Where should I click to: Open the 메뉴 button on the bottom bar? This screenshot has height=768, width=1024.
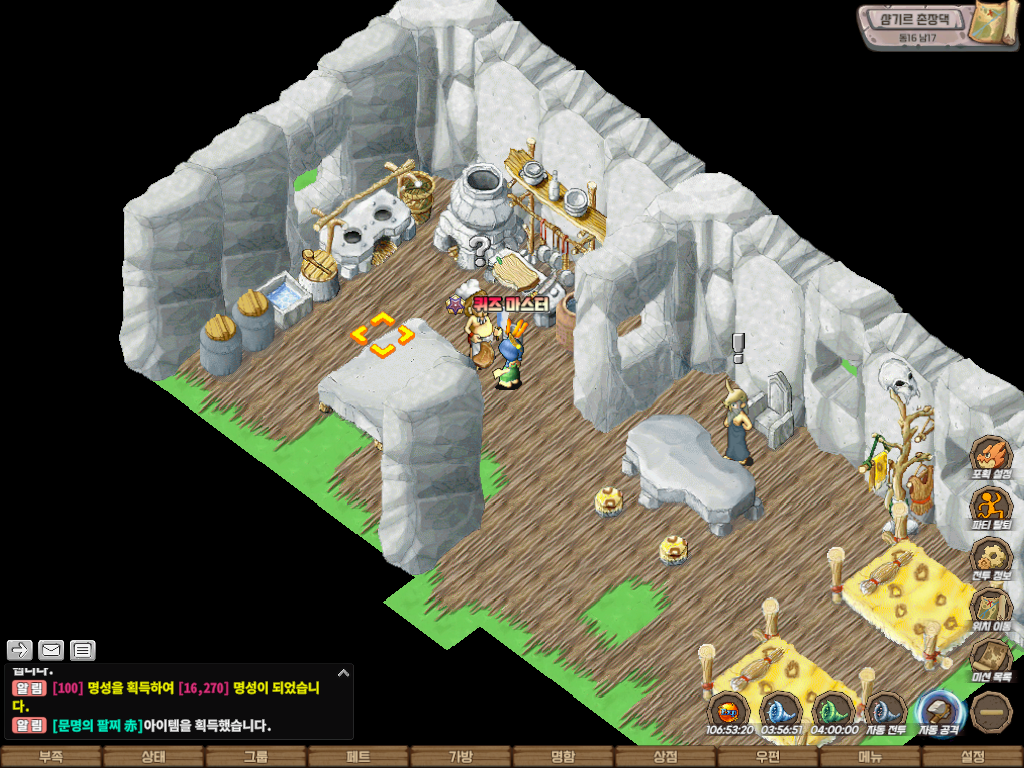click(x=870, y=757)
